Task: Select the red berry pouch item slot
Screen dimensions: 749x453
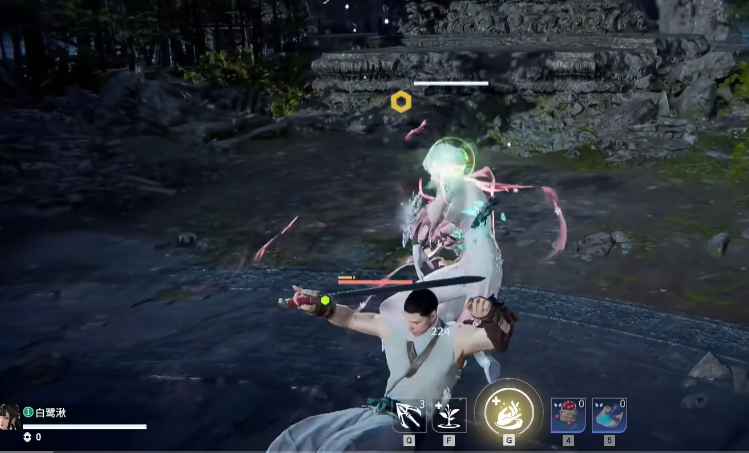Action: click(x=568, y=414)
